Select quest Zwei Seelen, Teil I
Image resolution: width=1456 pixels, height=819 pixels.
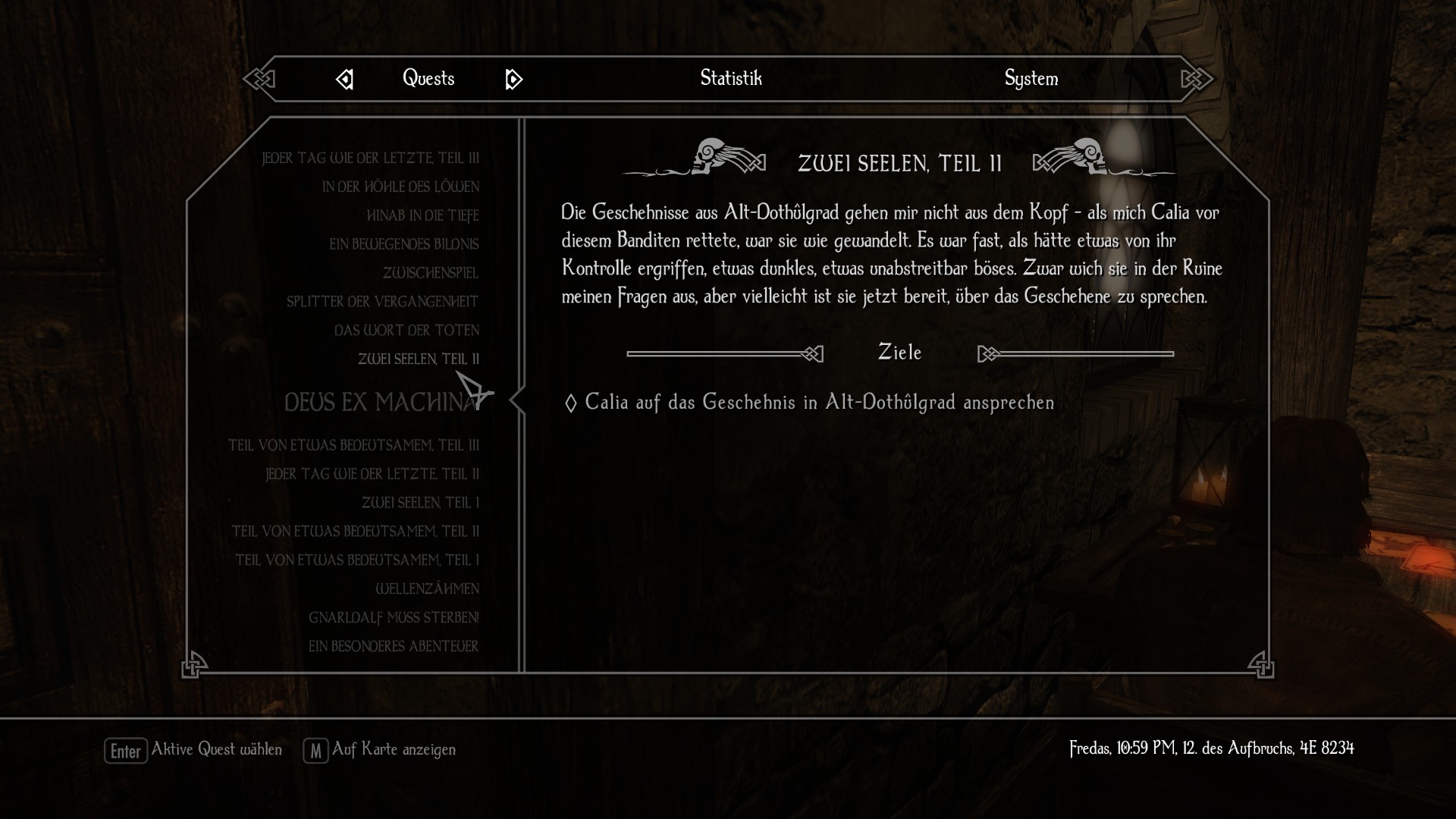pyautogui.click(x=420, y=503)
